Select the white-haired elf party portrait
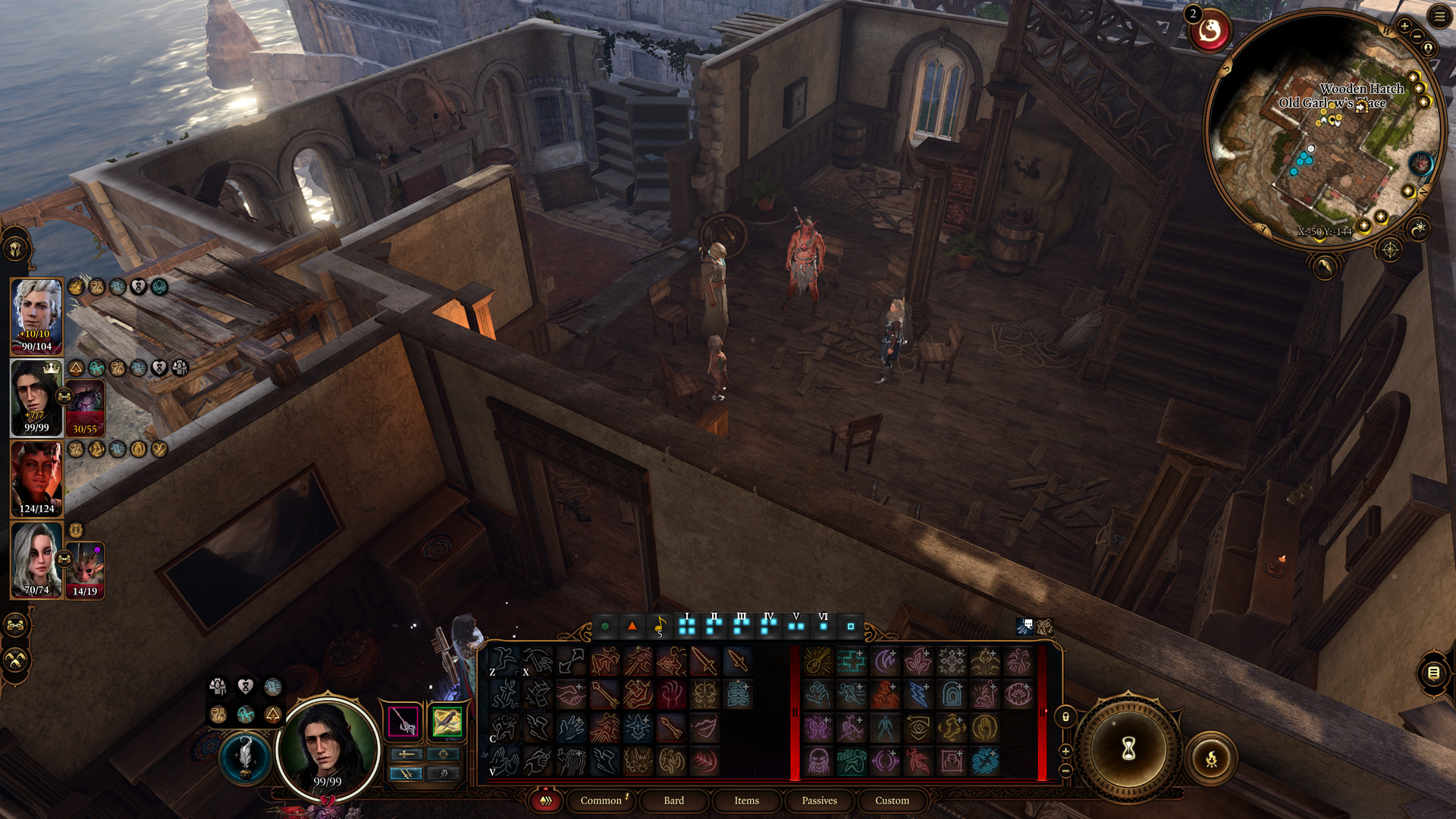The image size is (1456, 819). click(x=36, y=316)
